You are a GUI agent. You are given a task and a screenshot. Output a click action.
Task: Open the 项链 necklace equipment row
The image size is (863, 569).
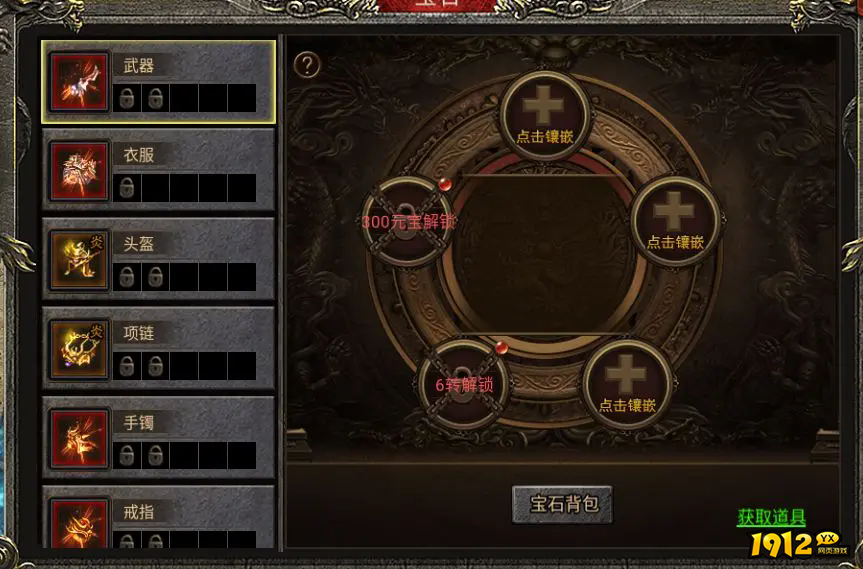pyautogui.click(x=158, y=349)
